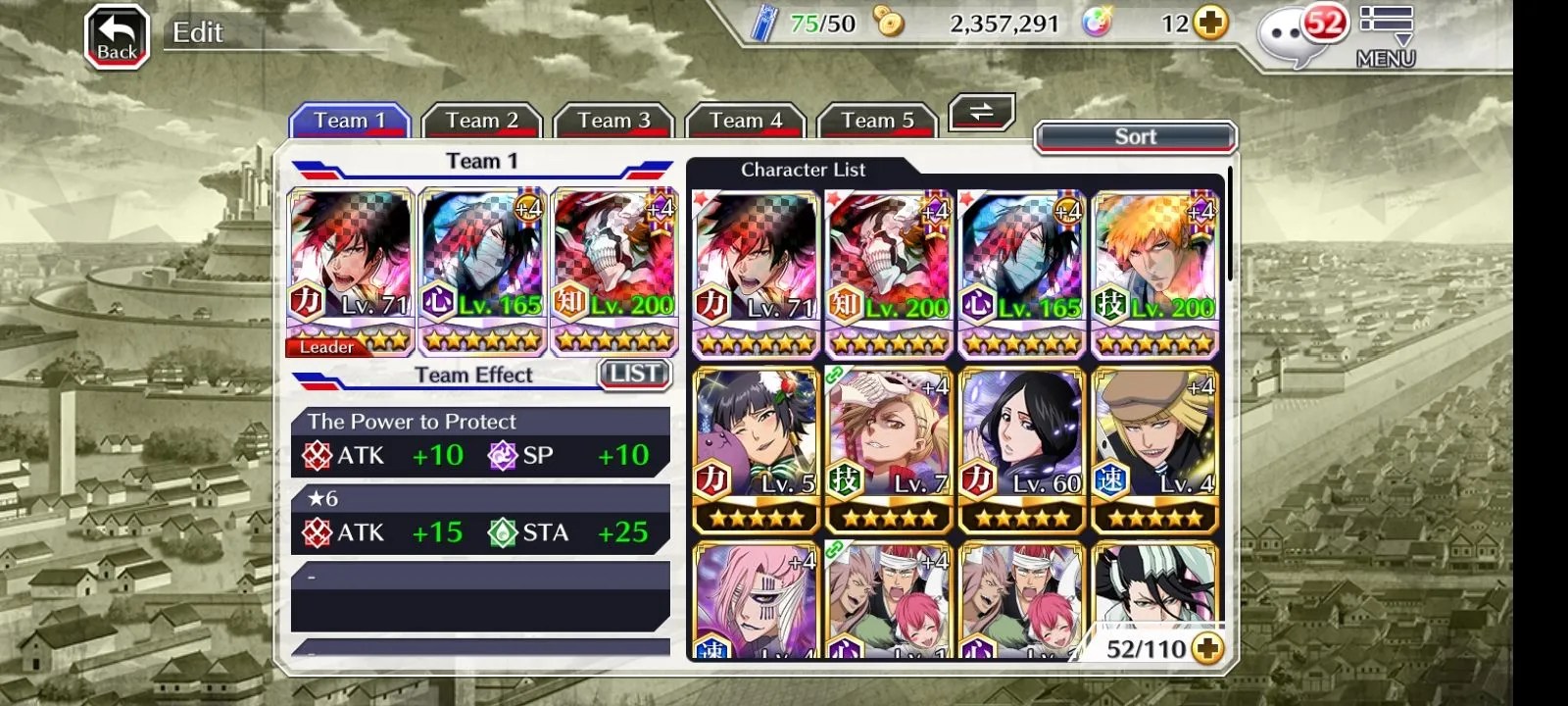The height and width of the screenshot is (706, 1568).
Task: Choose the Lv. 5 character with purple plush
Action: [x=756, y=447]
